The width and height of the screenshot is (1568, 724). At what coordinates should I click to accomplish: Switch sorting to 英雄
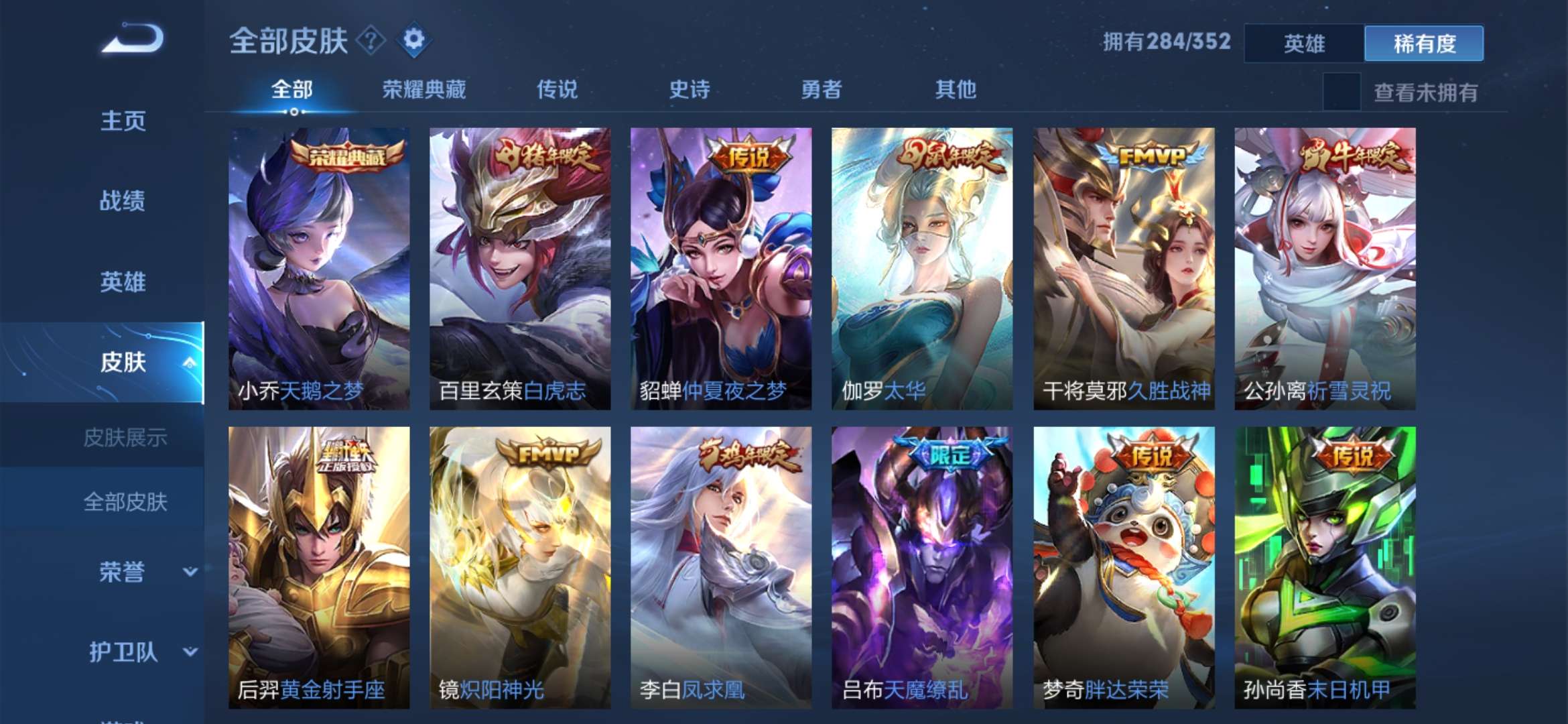[1304, 42]
